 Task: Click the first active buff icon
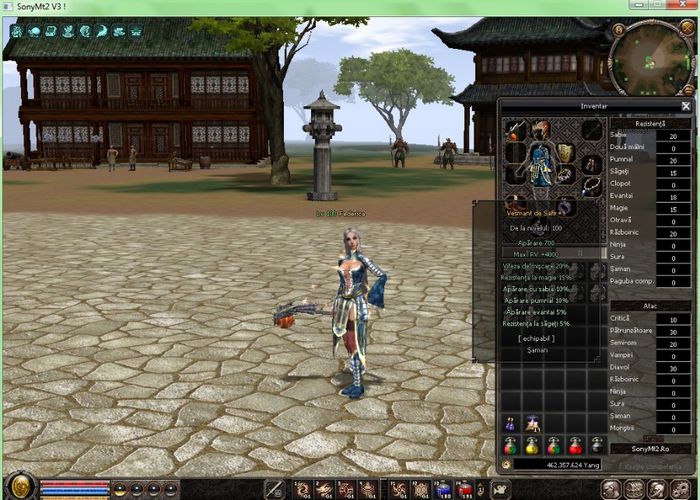coord(16,31)
